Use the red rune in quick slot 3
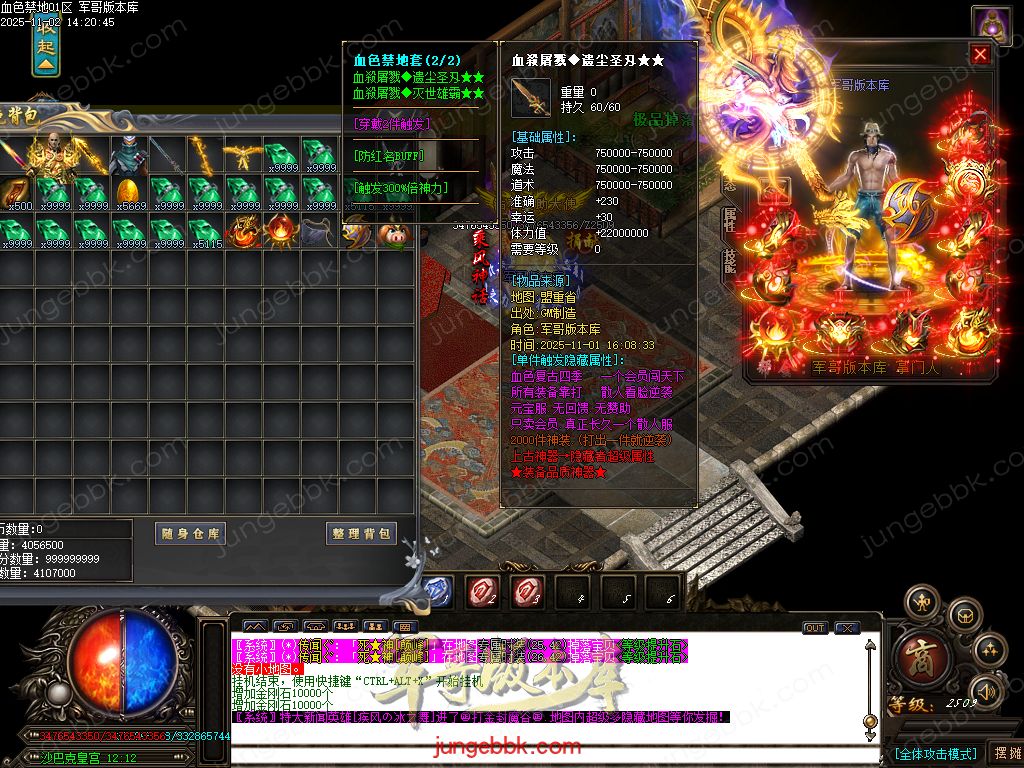 (x=529, y=591)
